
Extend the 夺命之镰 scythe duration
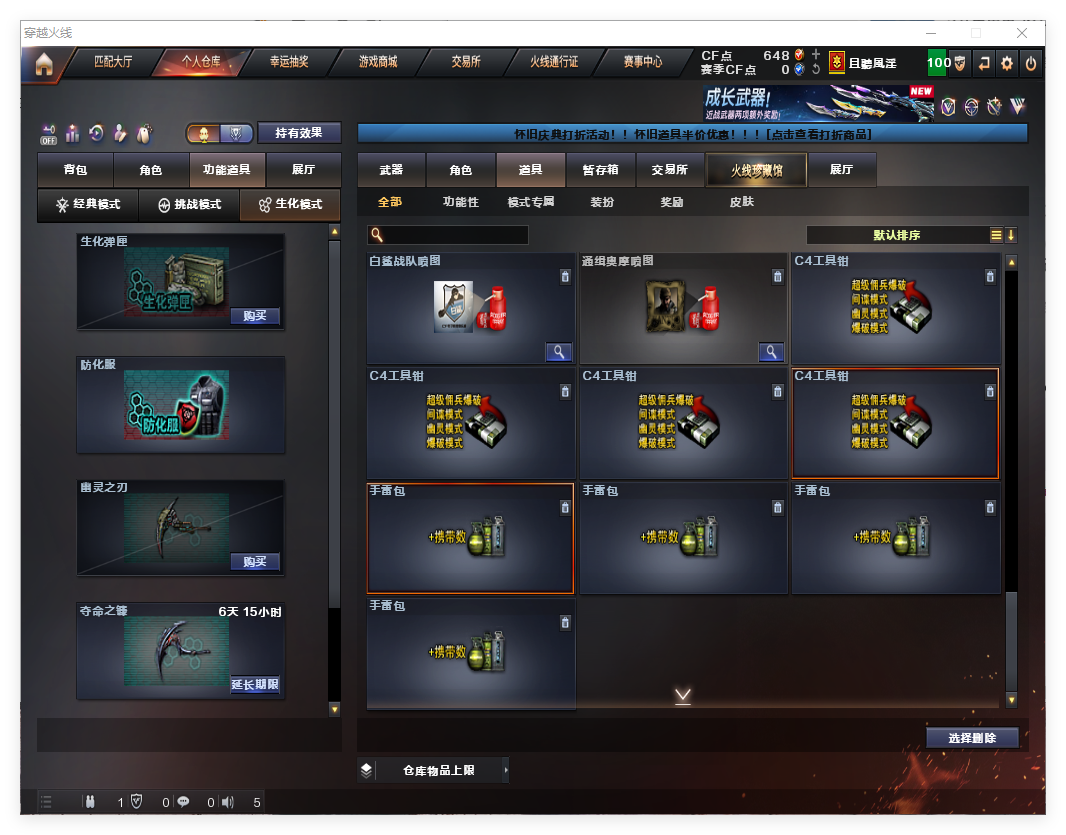pos(255,685)
